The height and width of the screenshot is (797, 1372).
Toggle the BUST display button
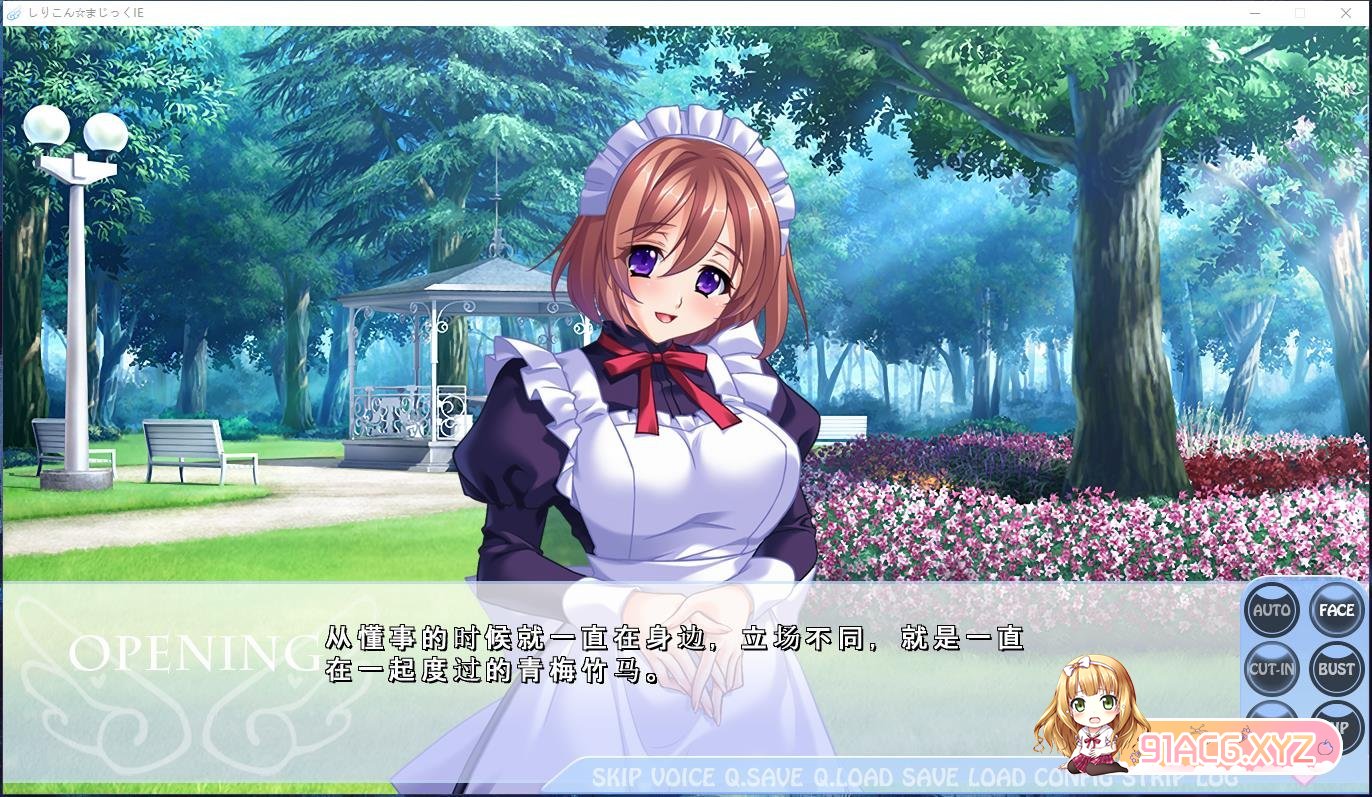[1336, 669]
